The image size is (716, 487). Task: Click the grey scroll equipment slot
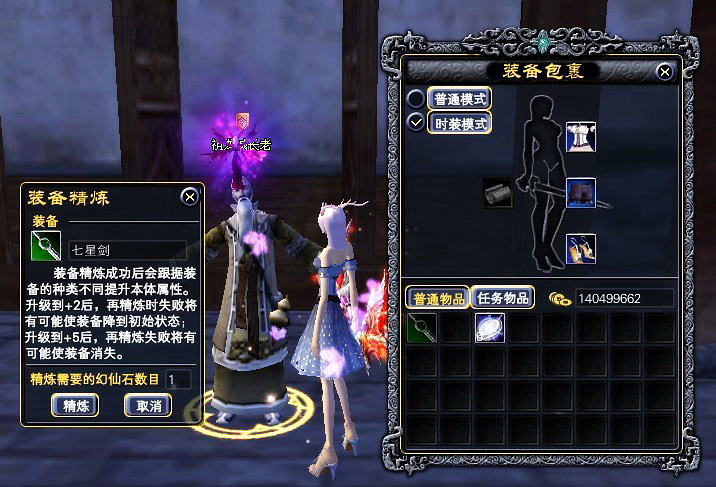pyautogui.click(x=497, y=192)
